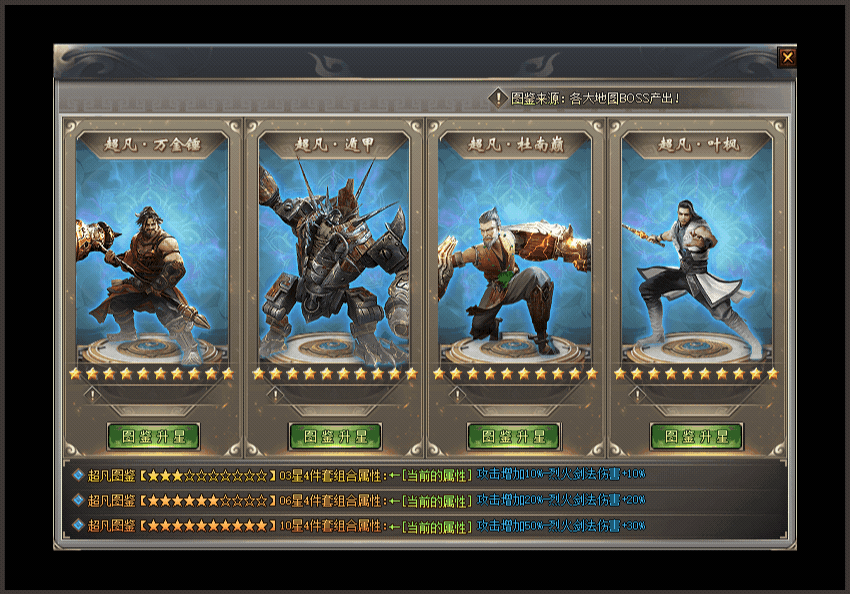
Task: Pick the 超凡·叶枫 swordsman card
Action: (696, 250)
